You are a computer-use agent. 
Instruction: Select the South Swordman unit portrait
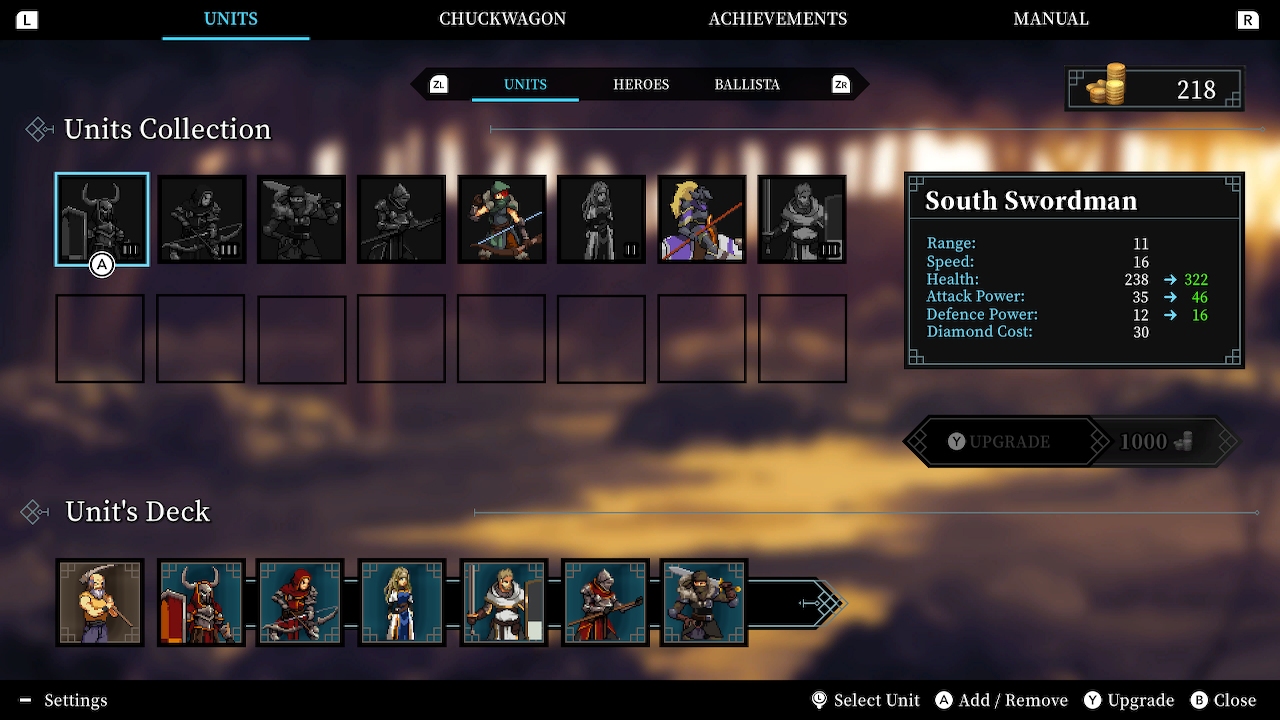(101, 218)
